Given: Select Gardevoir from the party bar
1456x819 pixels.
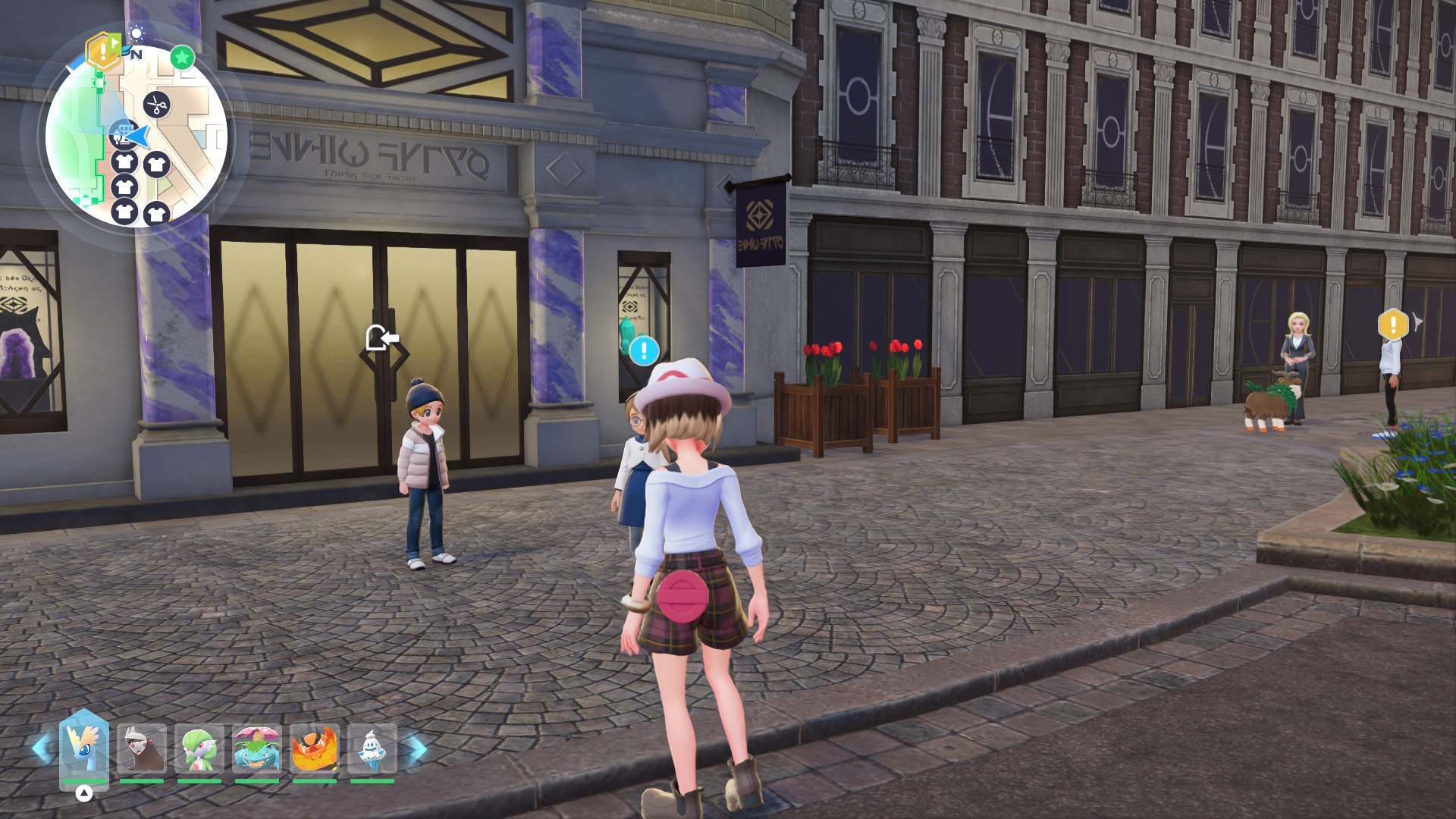Looking at the screenshot, I should point(199,748).
